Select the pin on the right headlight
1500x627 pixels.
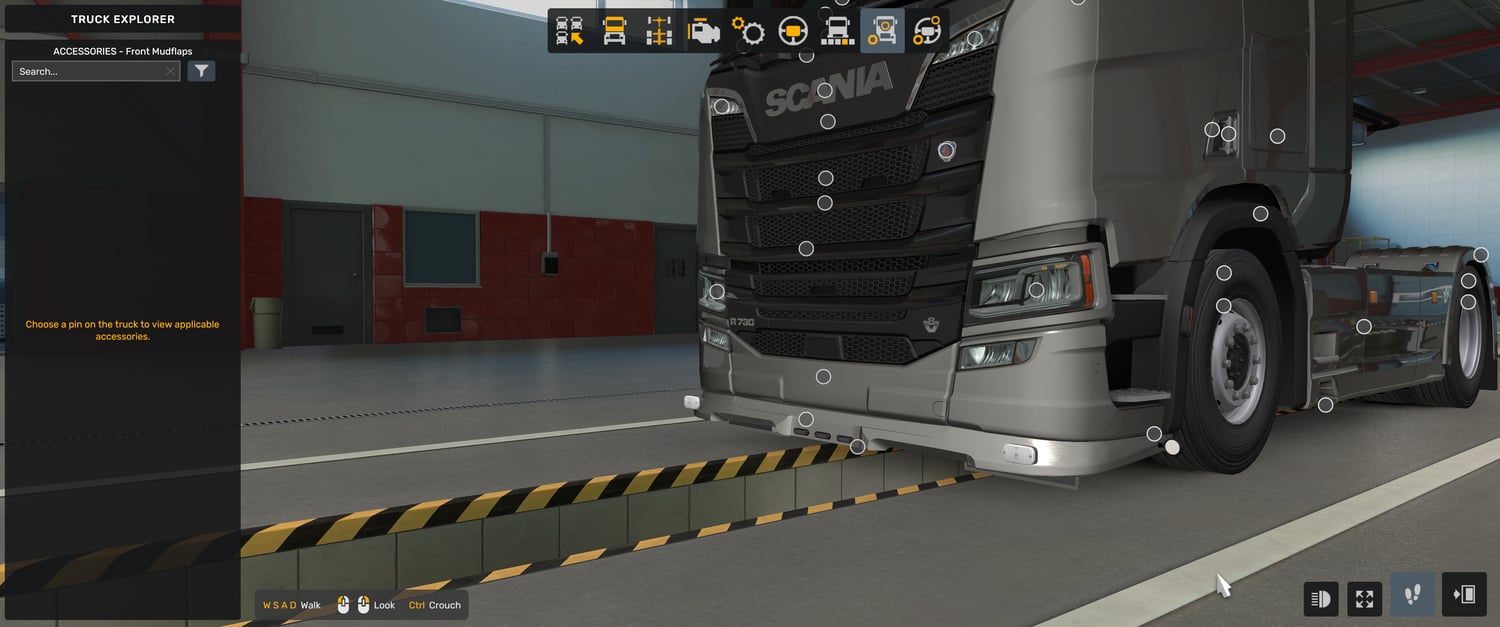1036,290
